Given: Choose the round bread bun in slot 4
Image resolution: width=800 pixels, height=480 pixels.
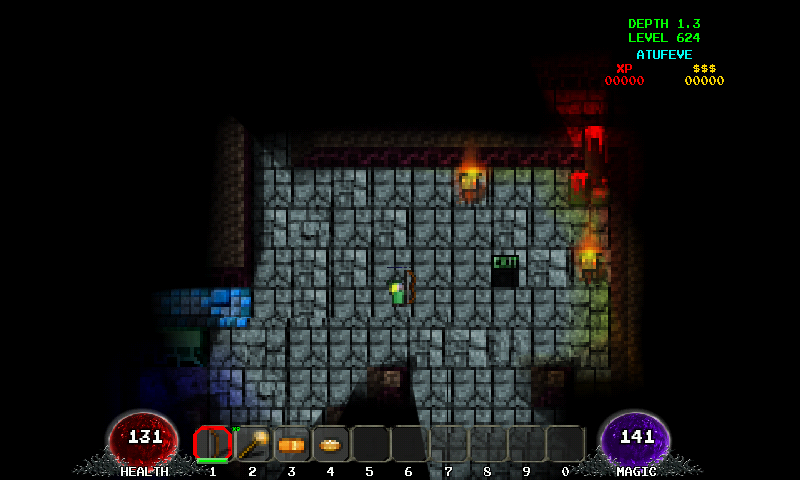Looking at the screenshot, I should point(331,443).
